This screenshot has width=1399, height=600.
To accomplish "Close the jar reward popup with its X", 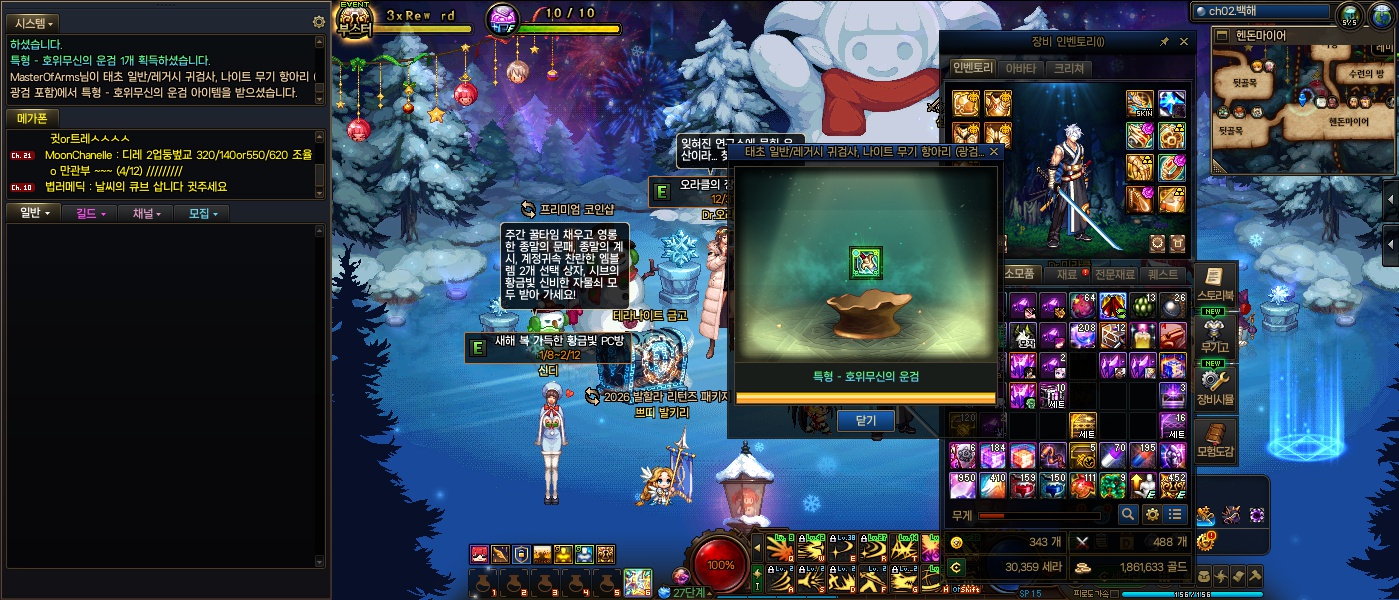I will click(993, 152).
